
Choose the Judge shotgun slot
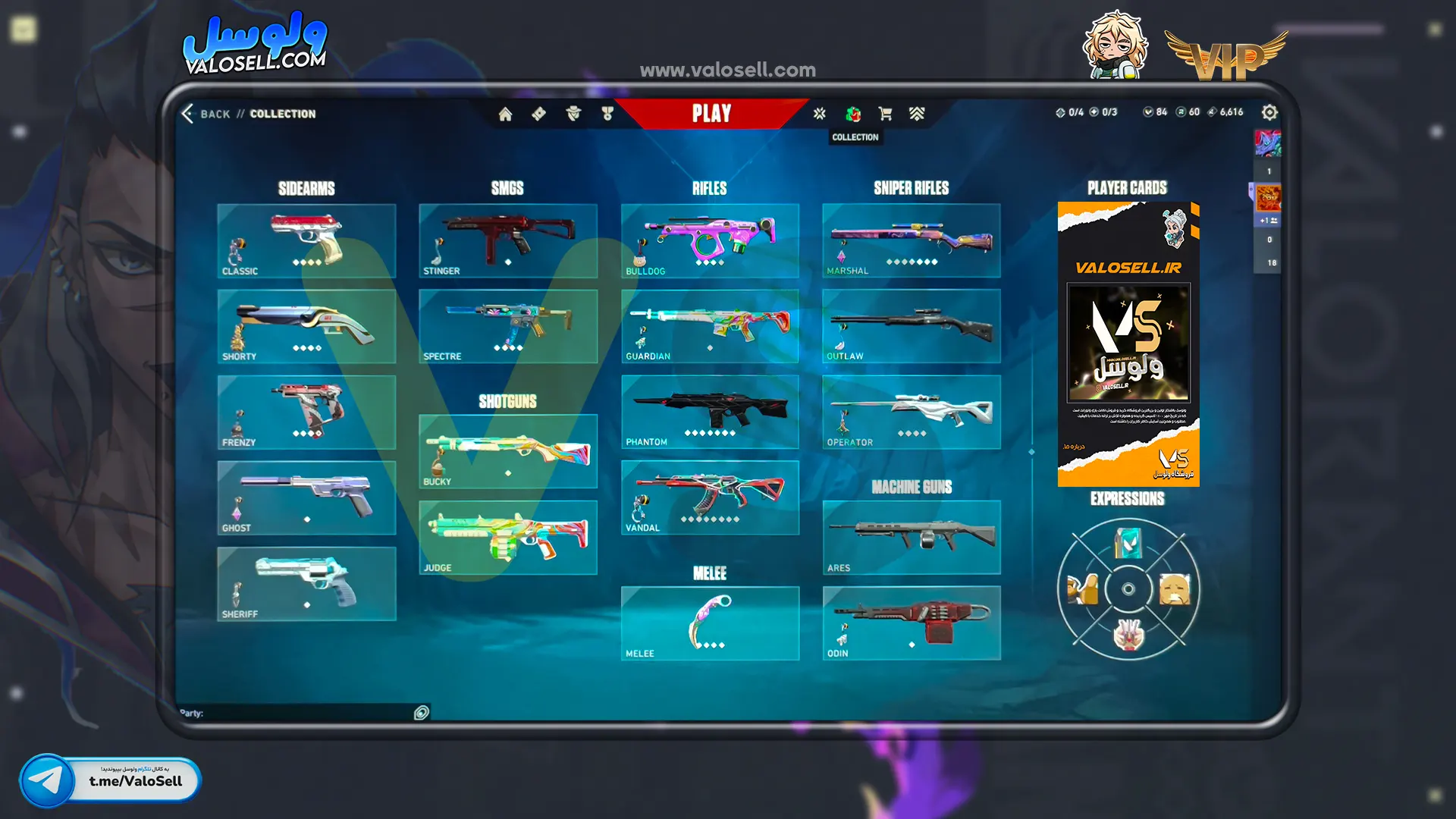[x=507, y=537]
